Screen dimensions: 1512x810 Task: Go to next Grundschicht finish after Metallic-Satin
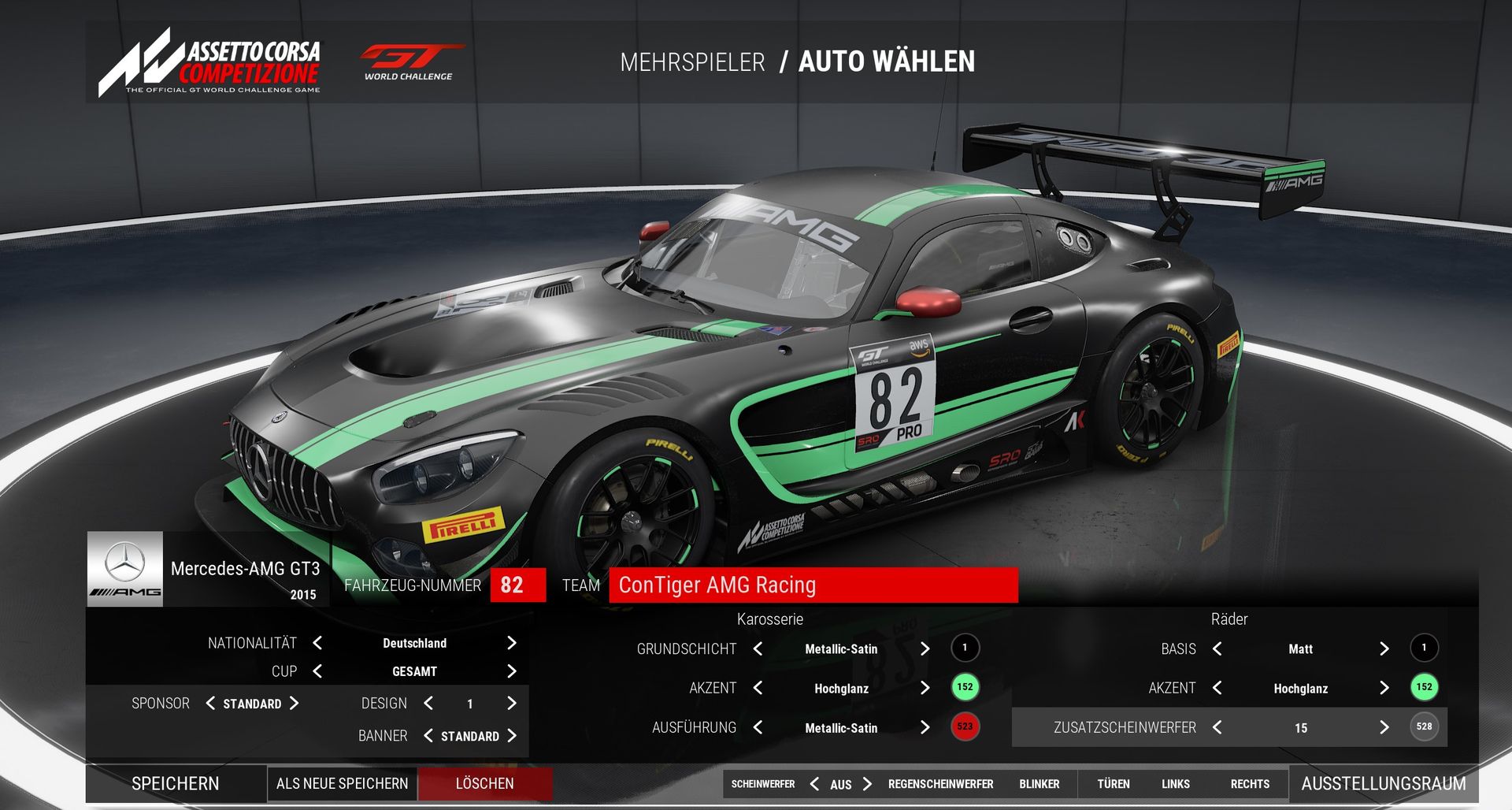point(925,648)
